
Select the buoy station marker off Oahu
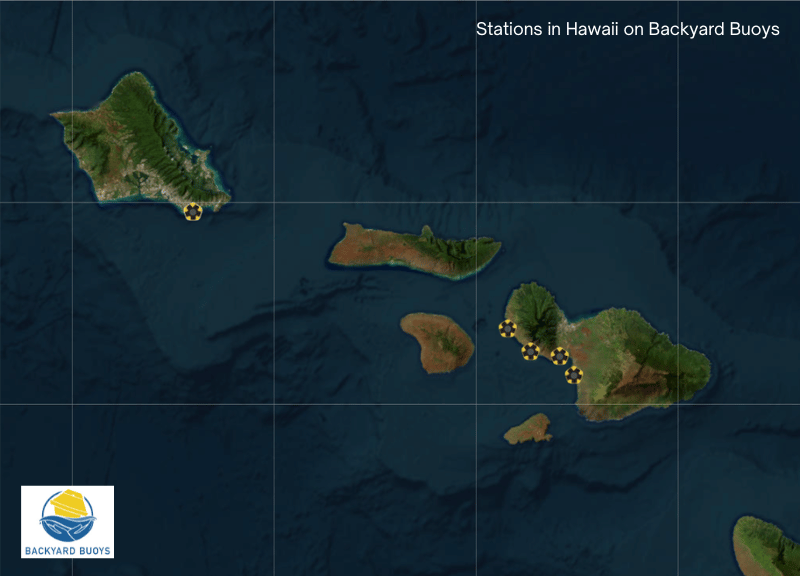193,212
